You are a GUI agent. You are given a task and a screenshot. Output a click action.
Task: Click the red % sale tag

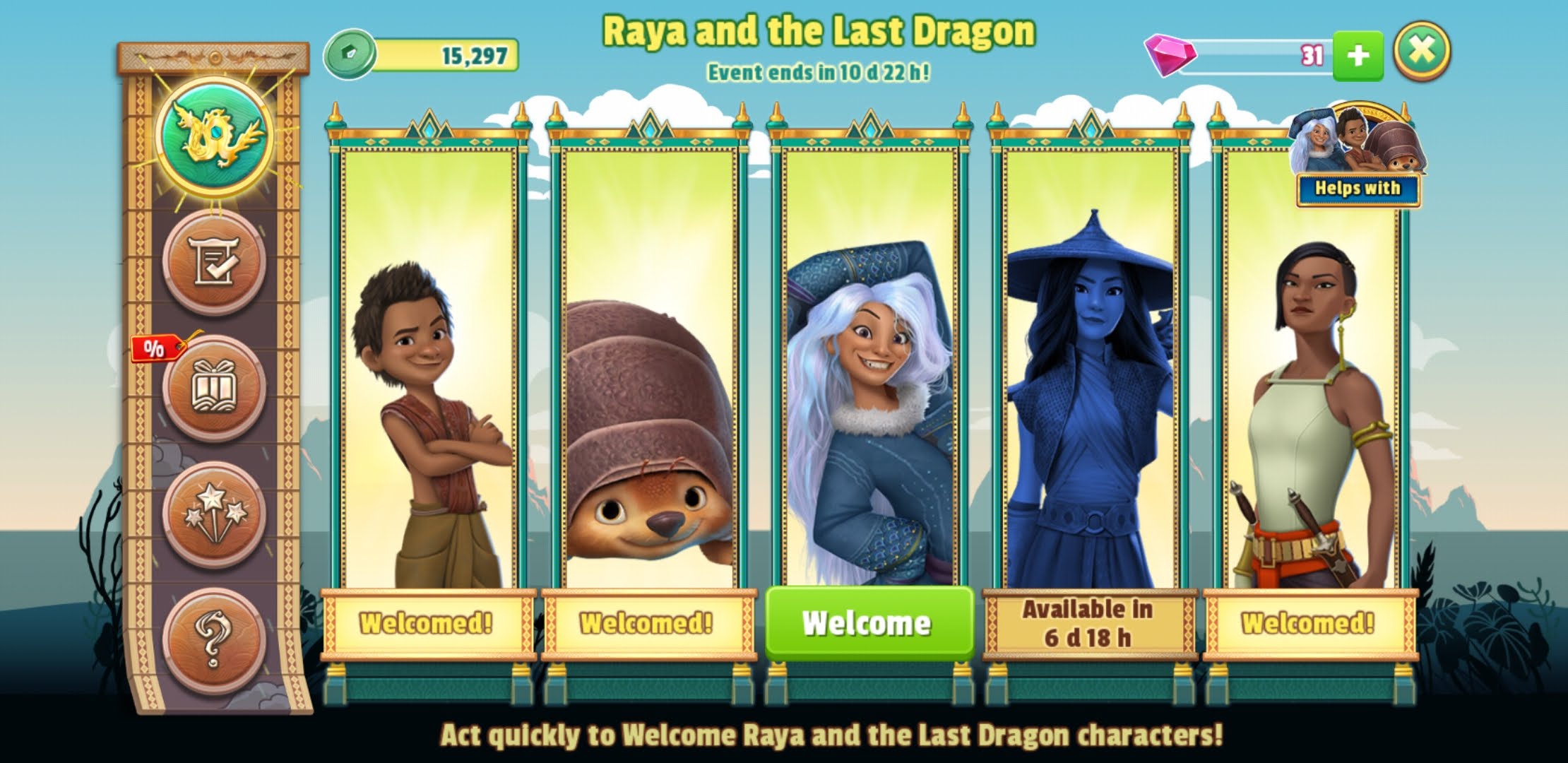(157, 349)
